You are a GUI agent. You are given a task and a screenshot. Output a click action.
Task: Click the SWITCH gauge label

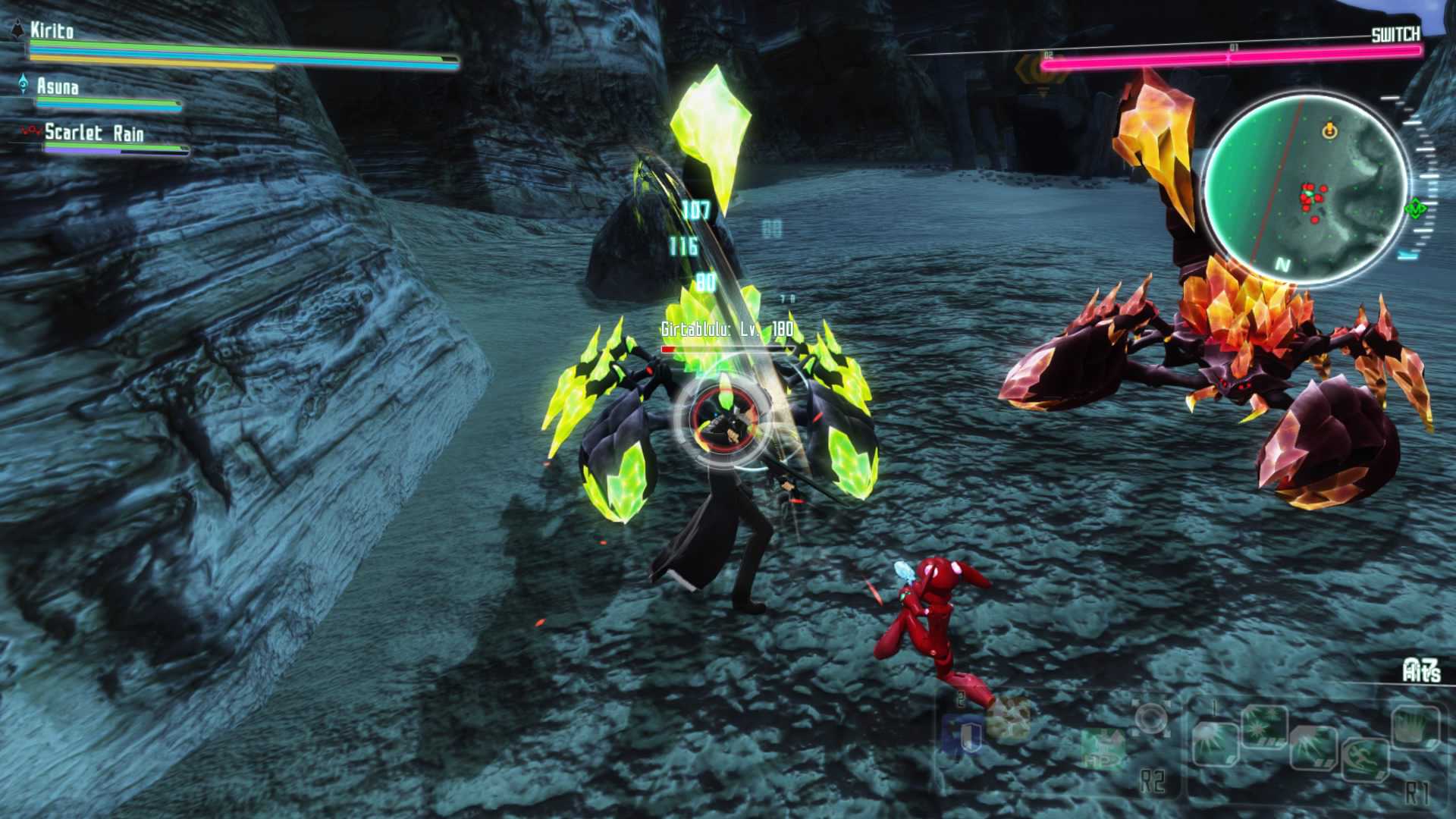[x=1395, y=35]
